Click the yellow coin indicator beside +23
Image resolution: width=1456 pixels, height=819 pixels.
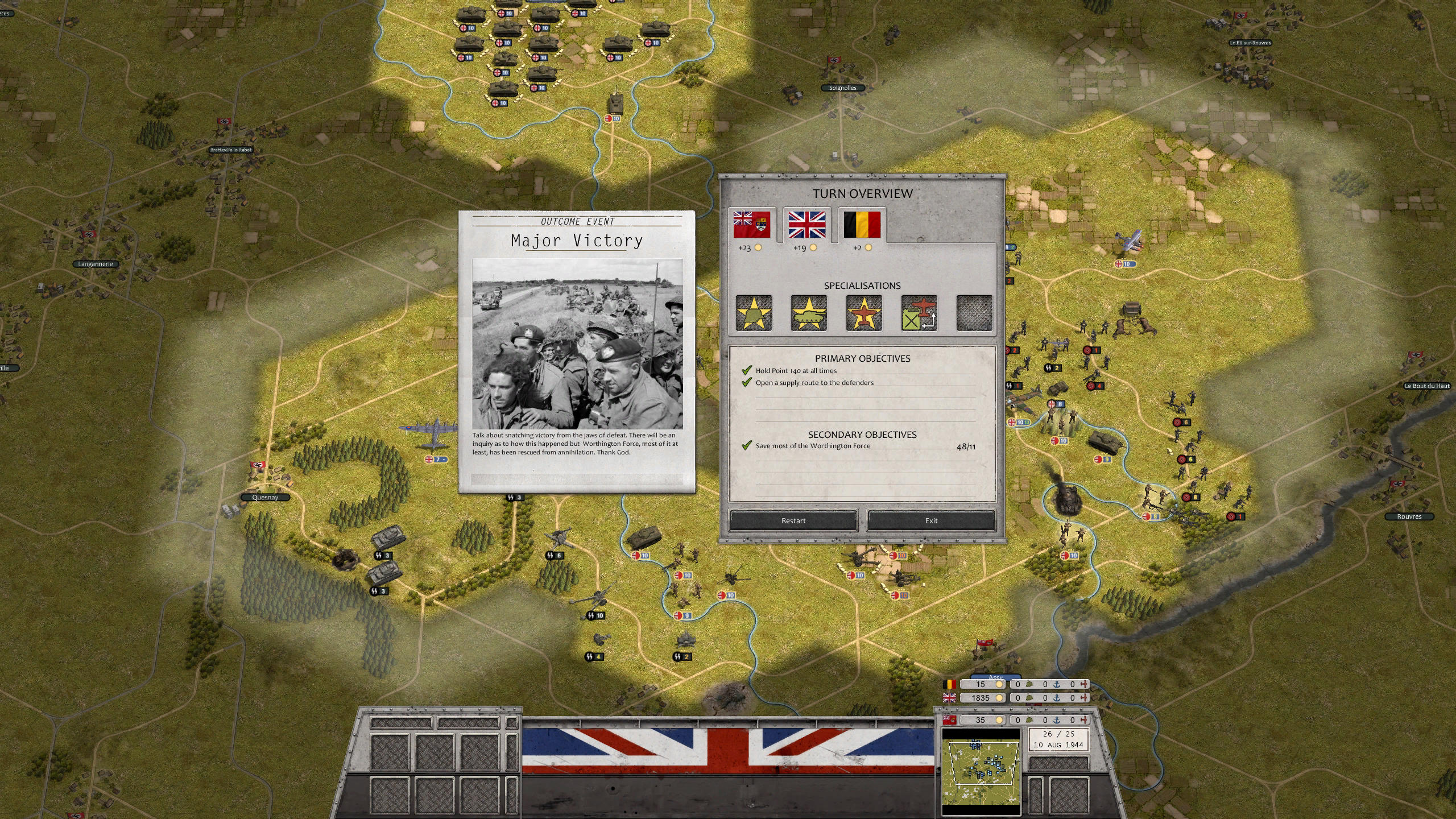[758, 249]
